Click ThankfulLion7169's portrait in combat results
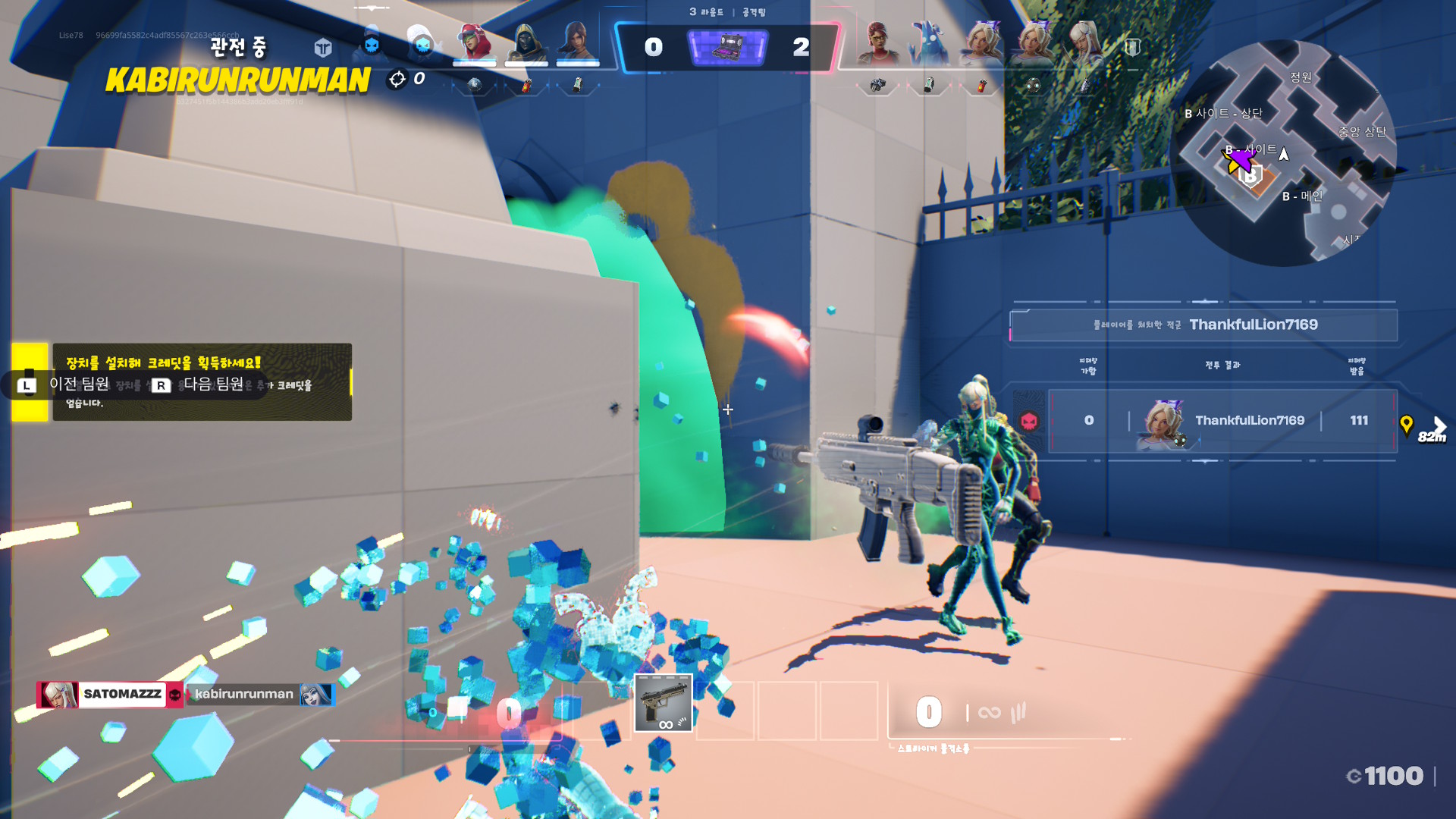Screen dimensions: 1456x819 tap(1162, 421)
